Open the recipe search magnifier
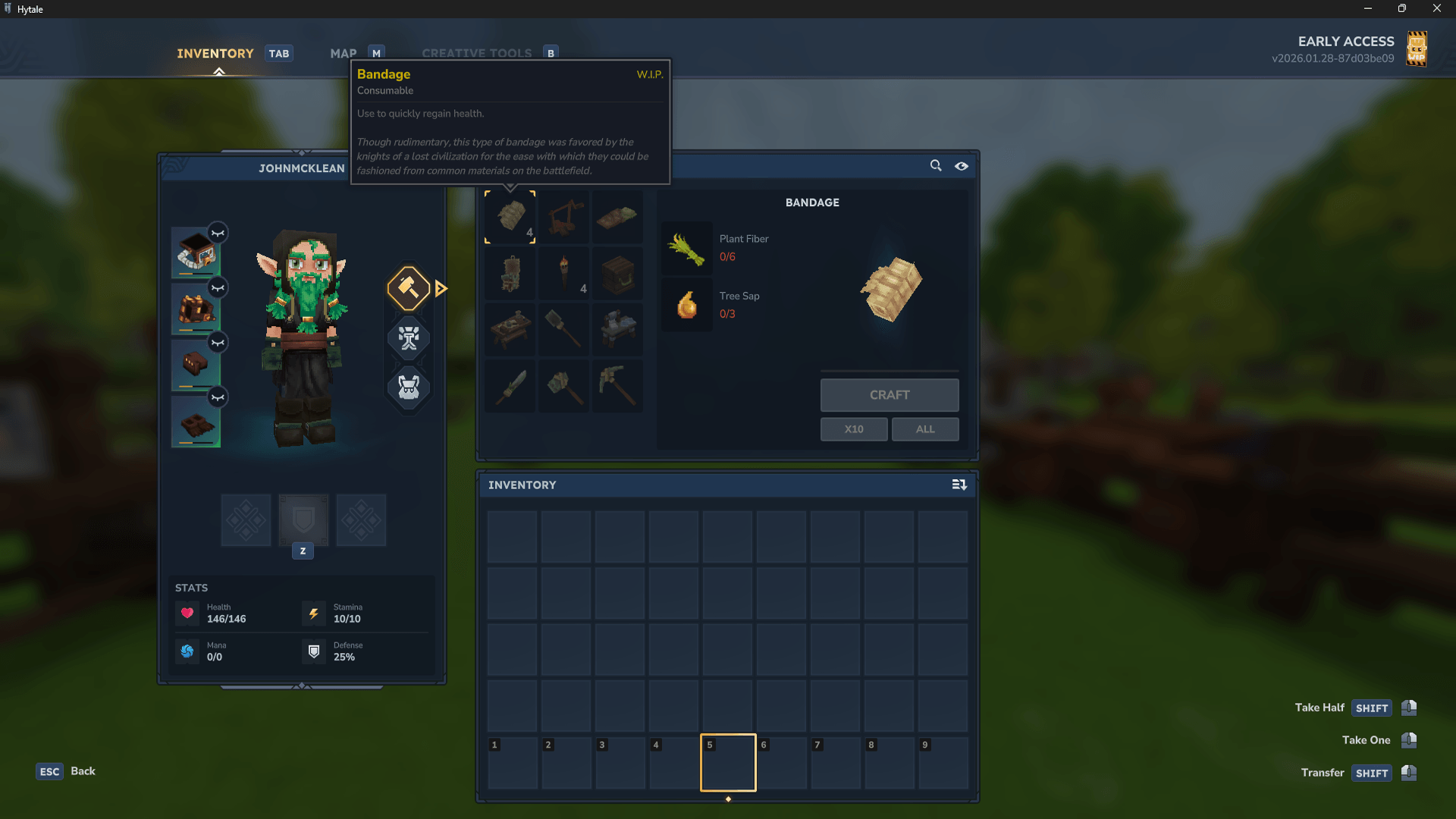 (x=935, y=165)
